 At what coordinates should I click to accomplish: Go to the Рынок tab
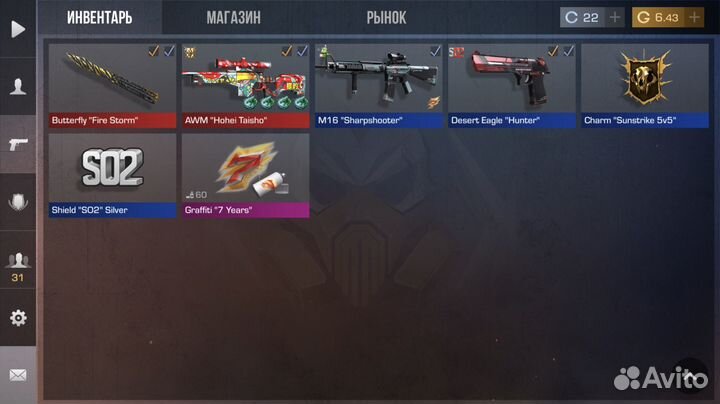[x=385, y=18]
